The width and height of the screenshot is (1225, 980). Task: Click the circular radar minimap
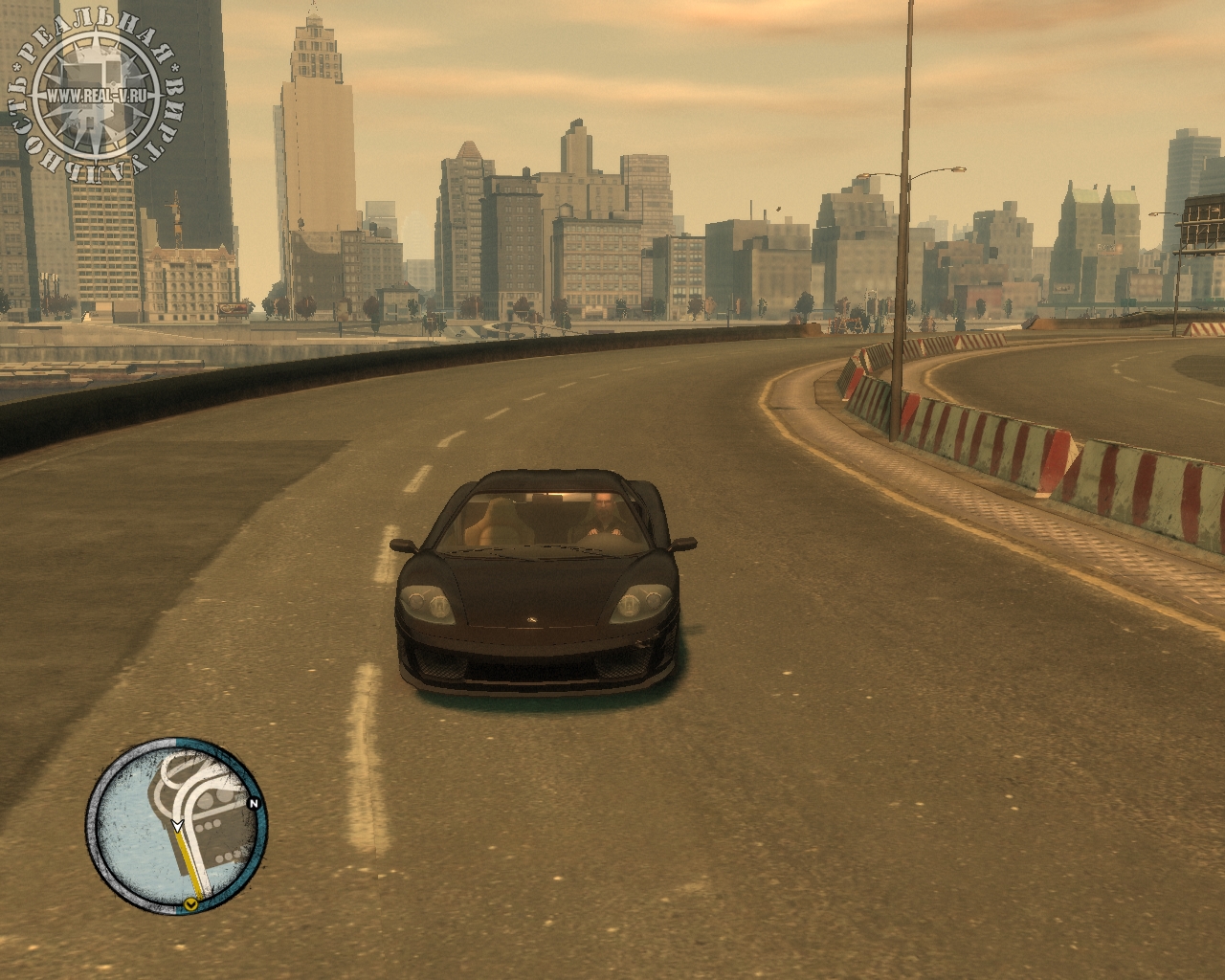[x=177, y=825]
